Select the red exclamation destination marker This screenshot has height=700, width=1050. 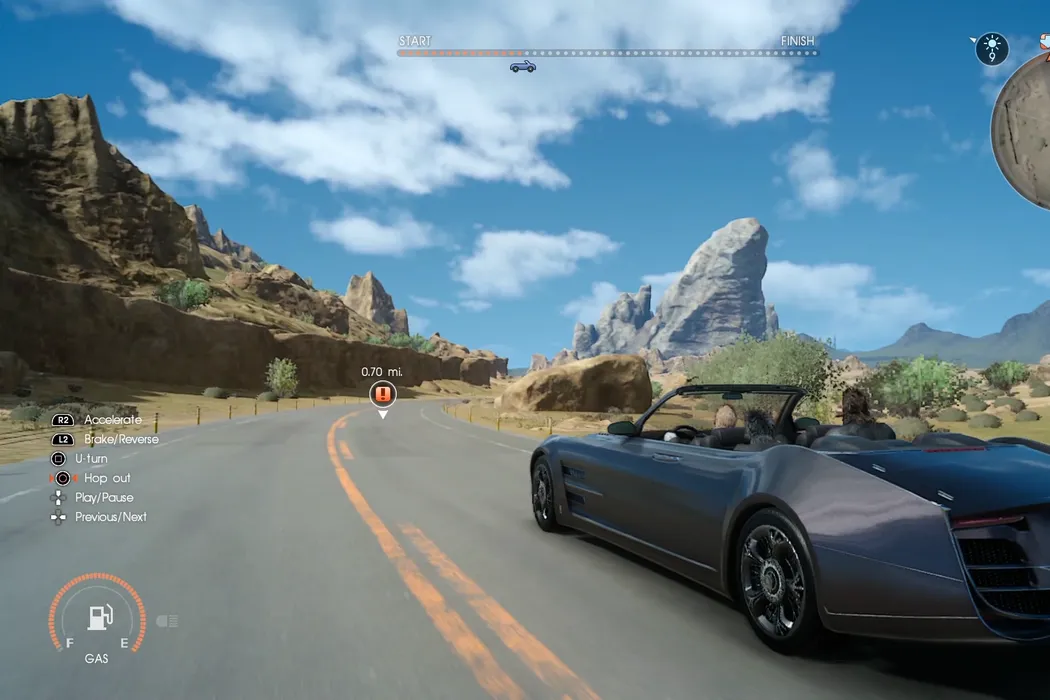382,393
